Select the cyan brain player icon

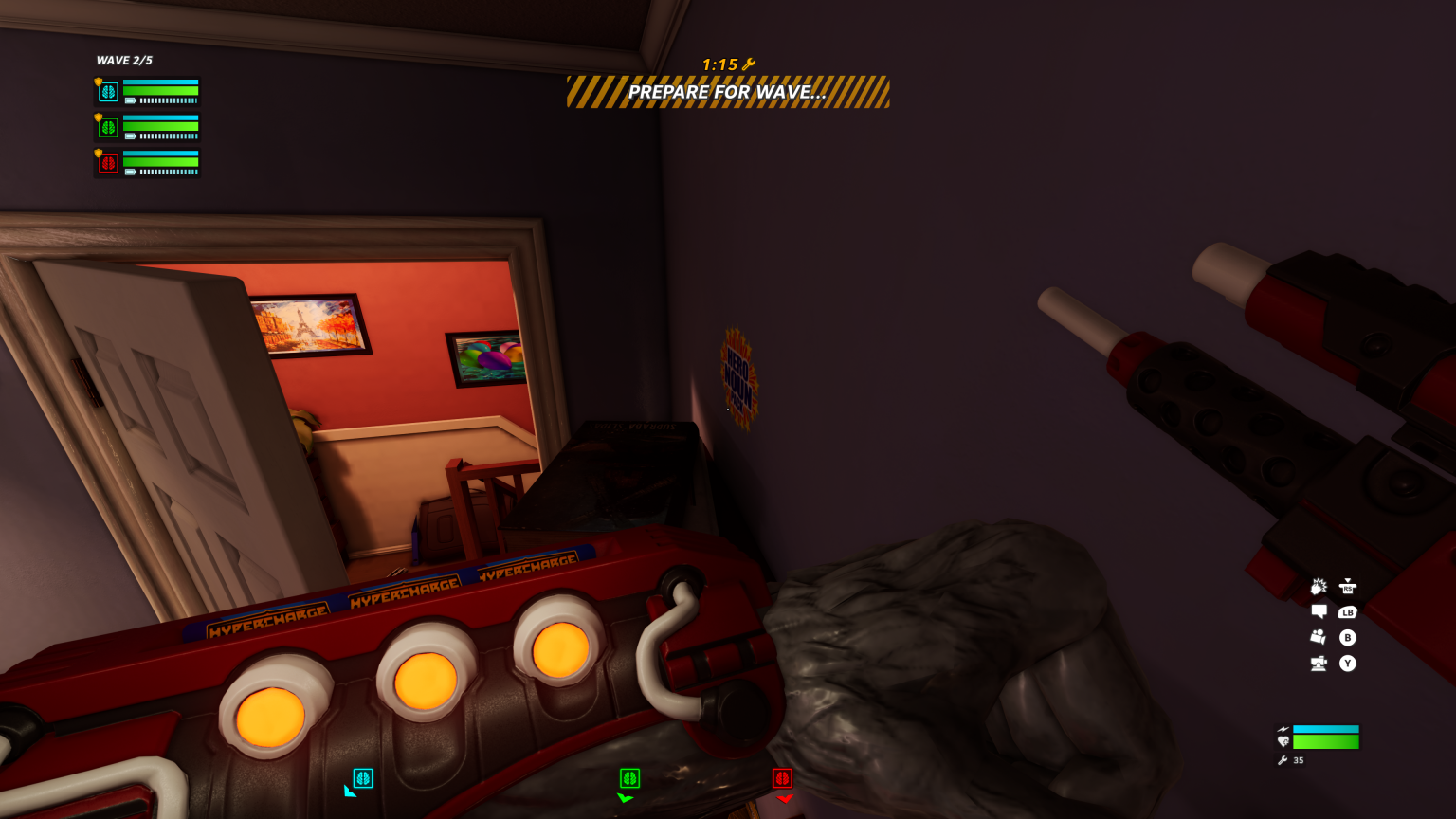(107, 91)
